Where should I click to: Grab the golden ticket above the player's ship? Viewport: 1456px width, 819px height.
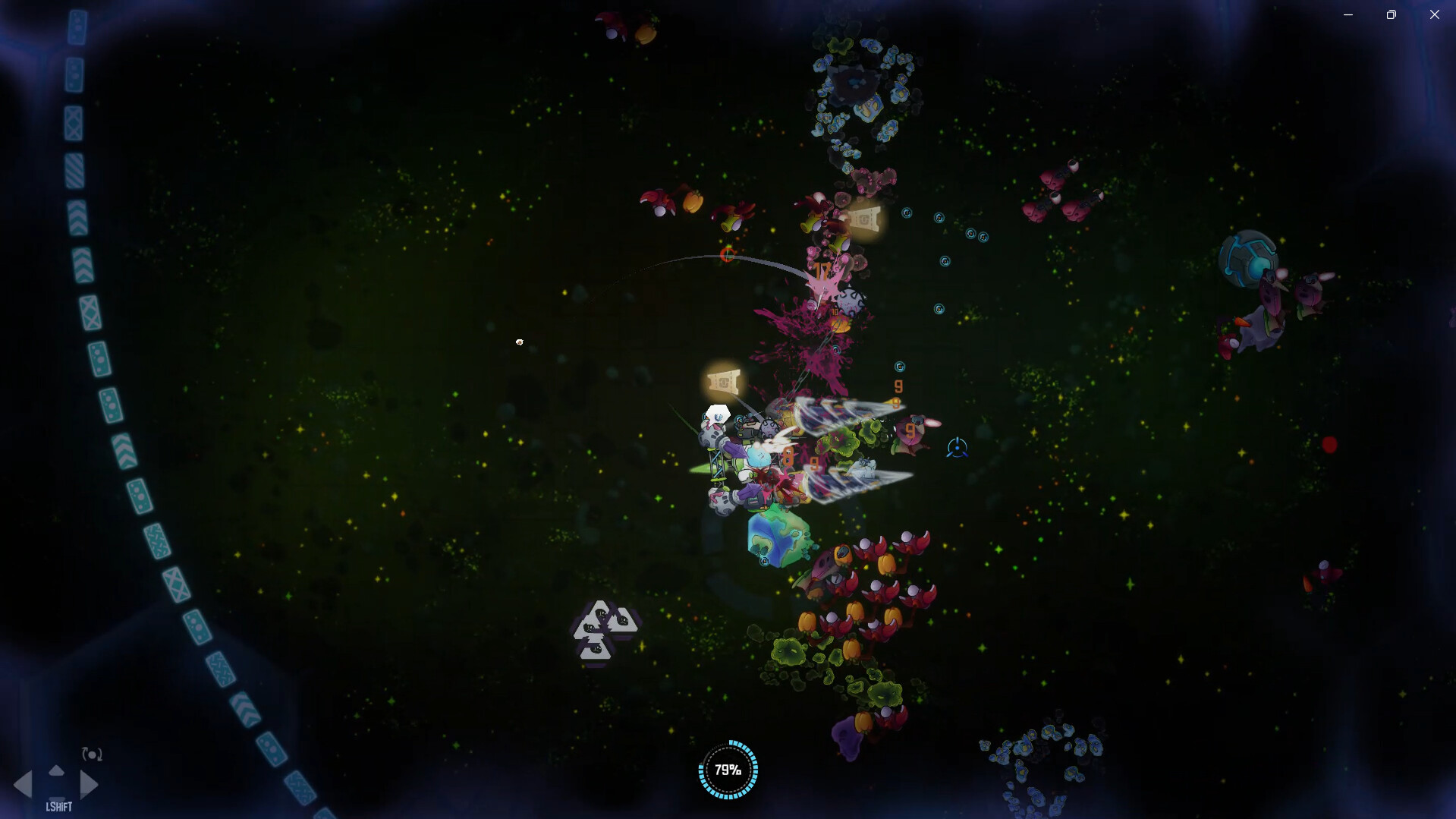coord(724,382)
